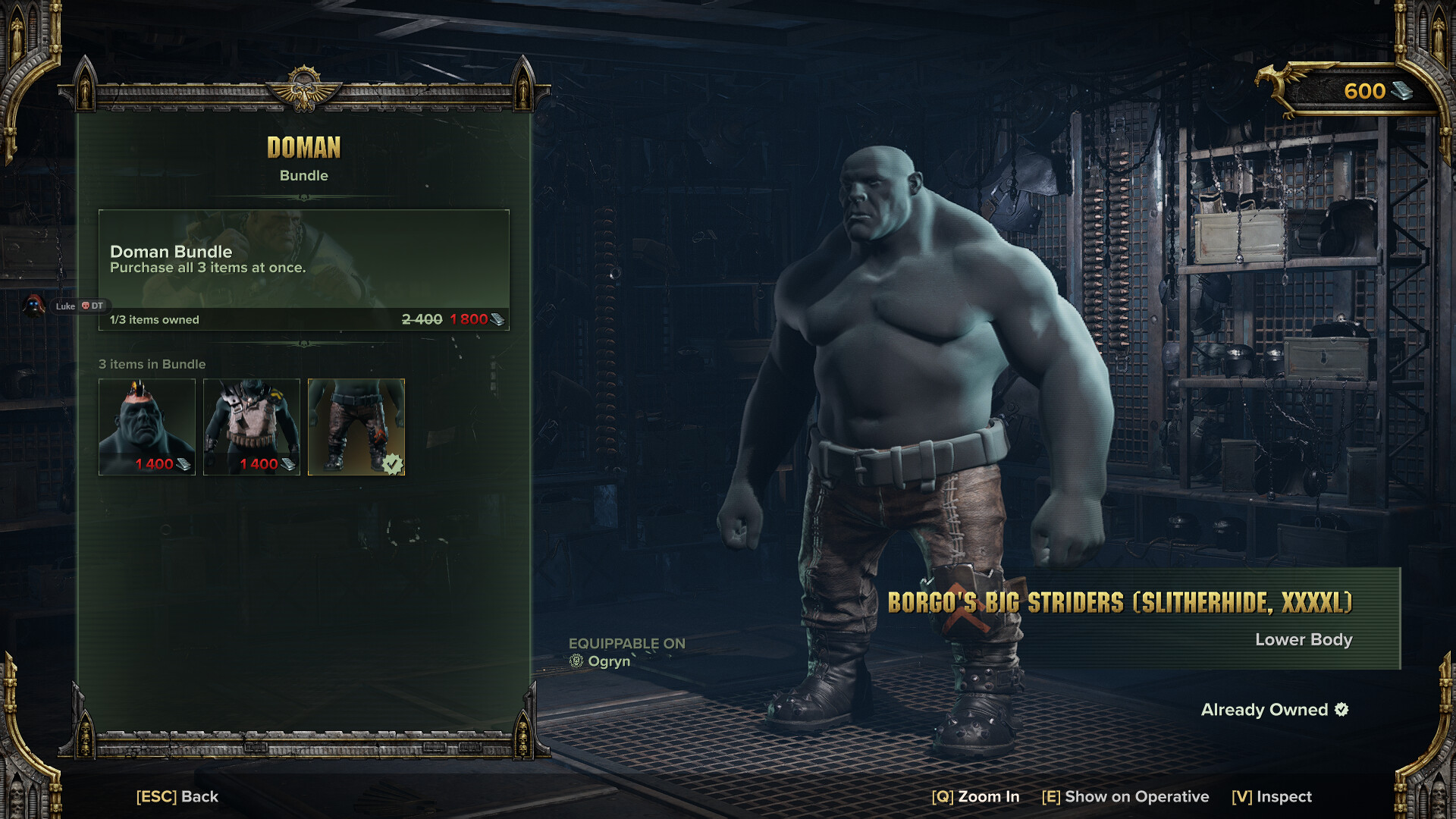This screenshot has width=1456, height=819.
Task: Inspect the selected cosmetic item
Action: 1272,796
